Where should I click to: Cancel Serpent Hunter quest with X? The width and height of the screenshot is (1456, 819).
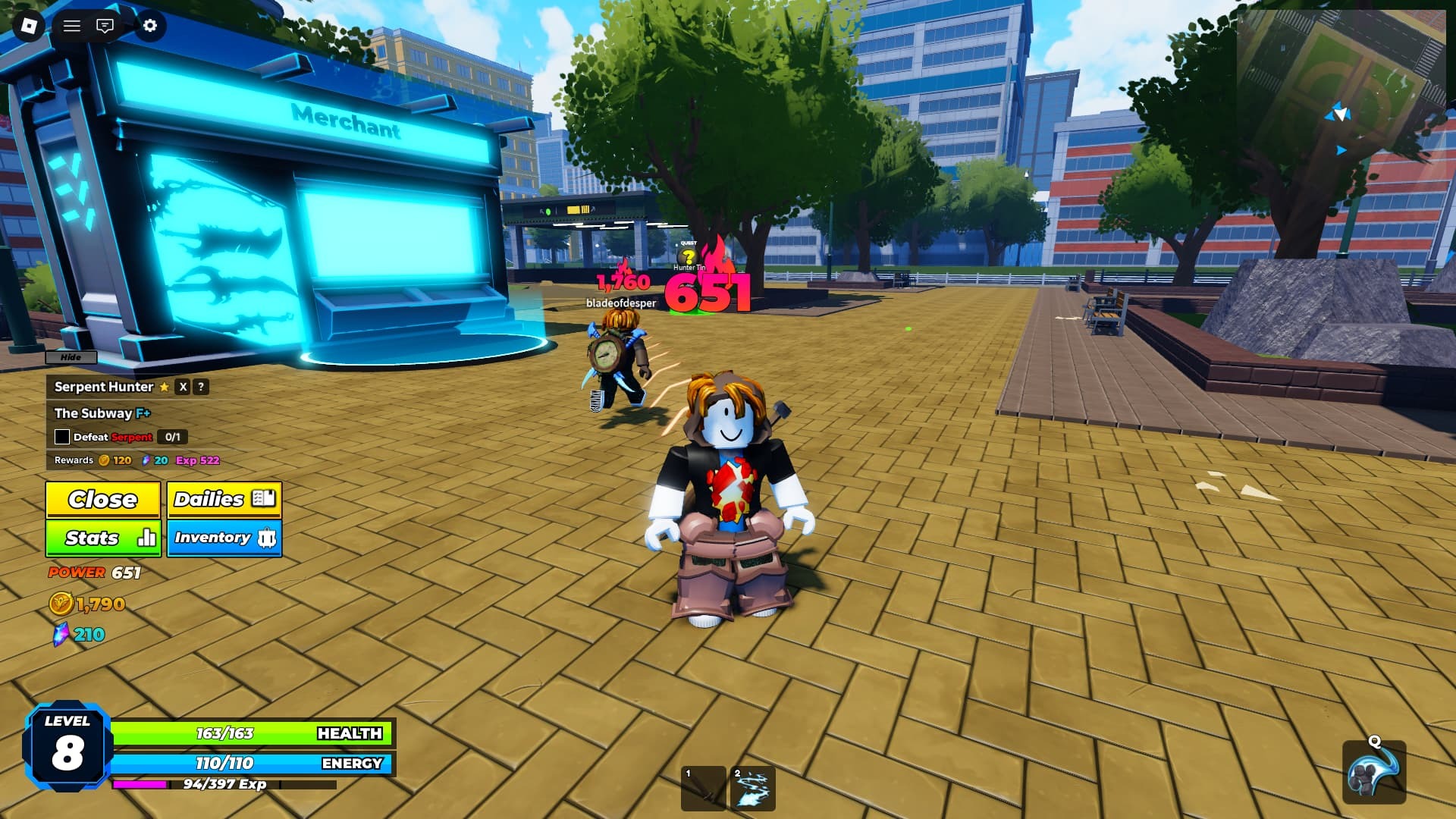(183, 387)
